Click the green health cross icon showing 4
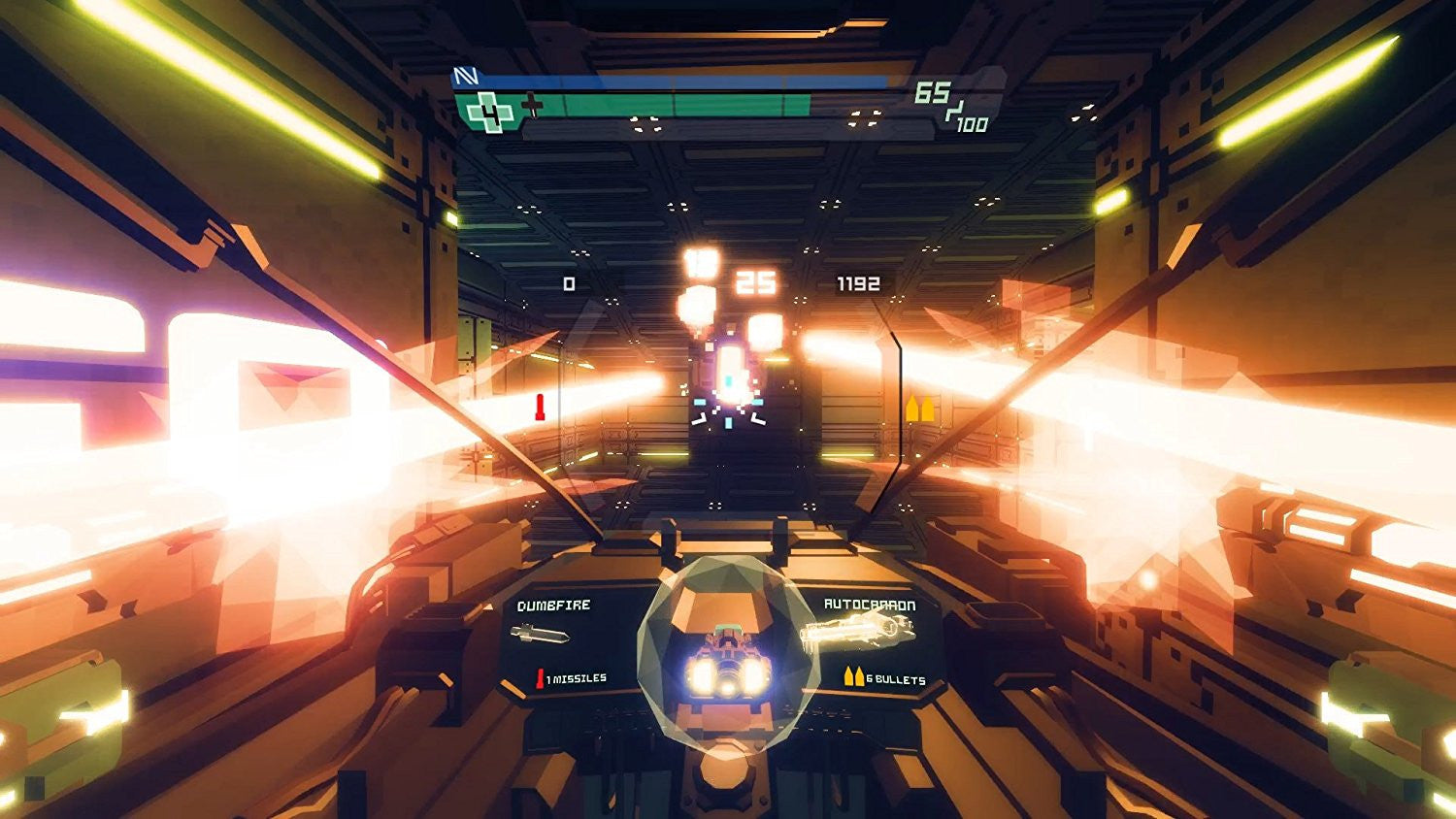The width and height of the screenshot is (1456, 819). (490, 111)
